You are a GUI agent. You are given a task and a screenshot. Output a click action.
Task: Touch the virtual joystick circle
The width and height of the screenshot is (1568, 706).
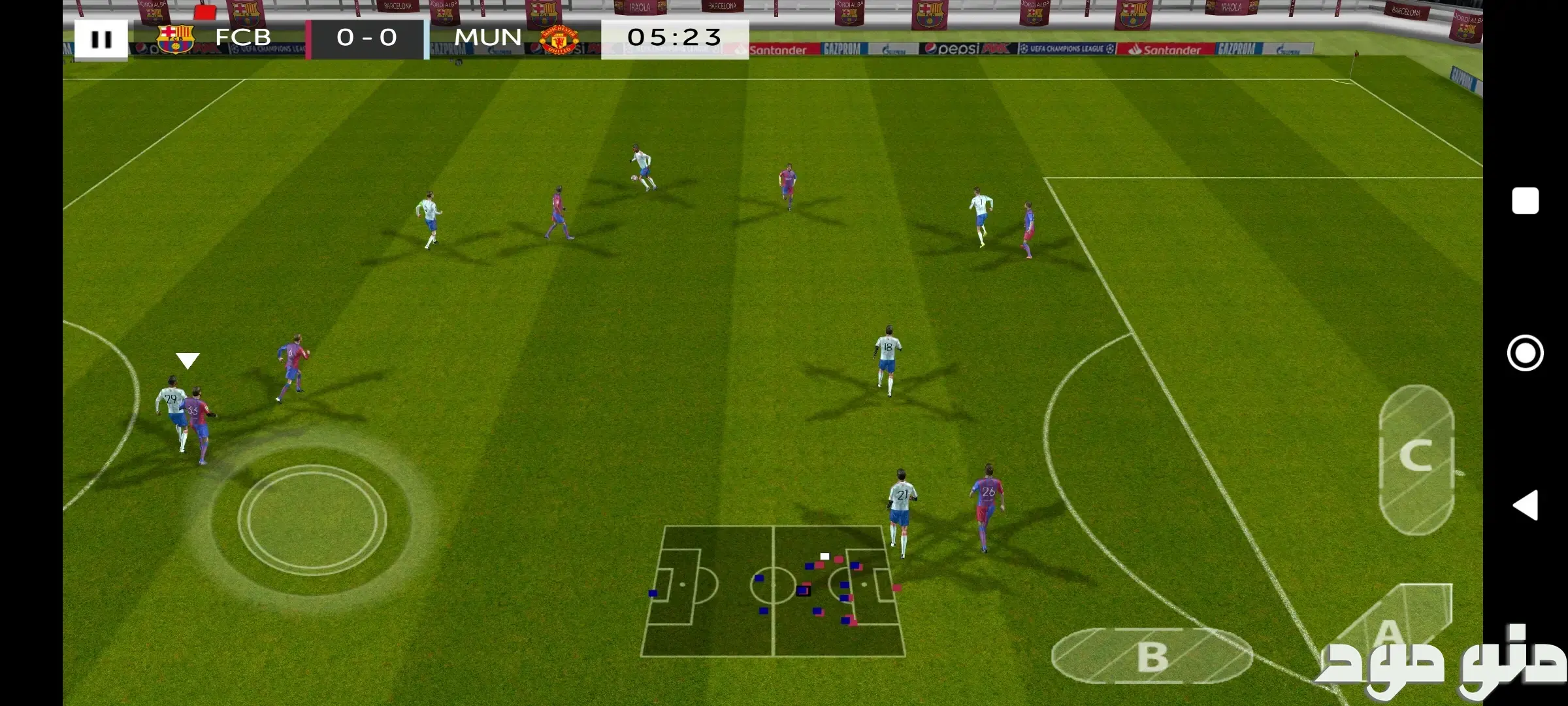click(x=312, y=520)
